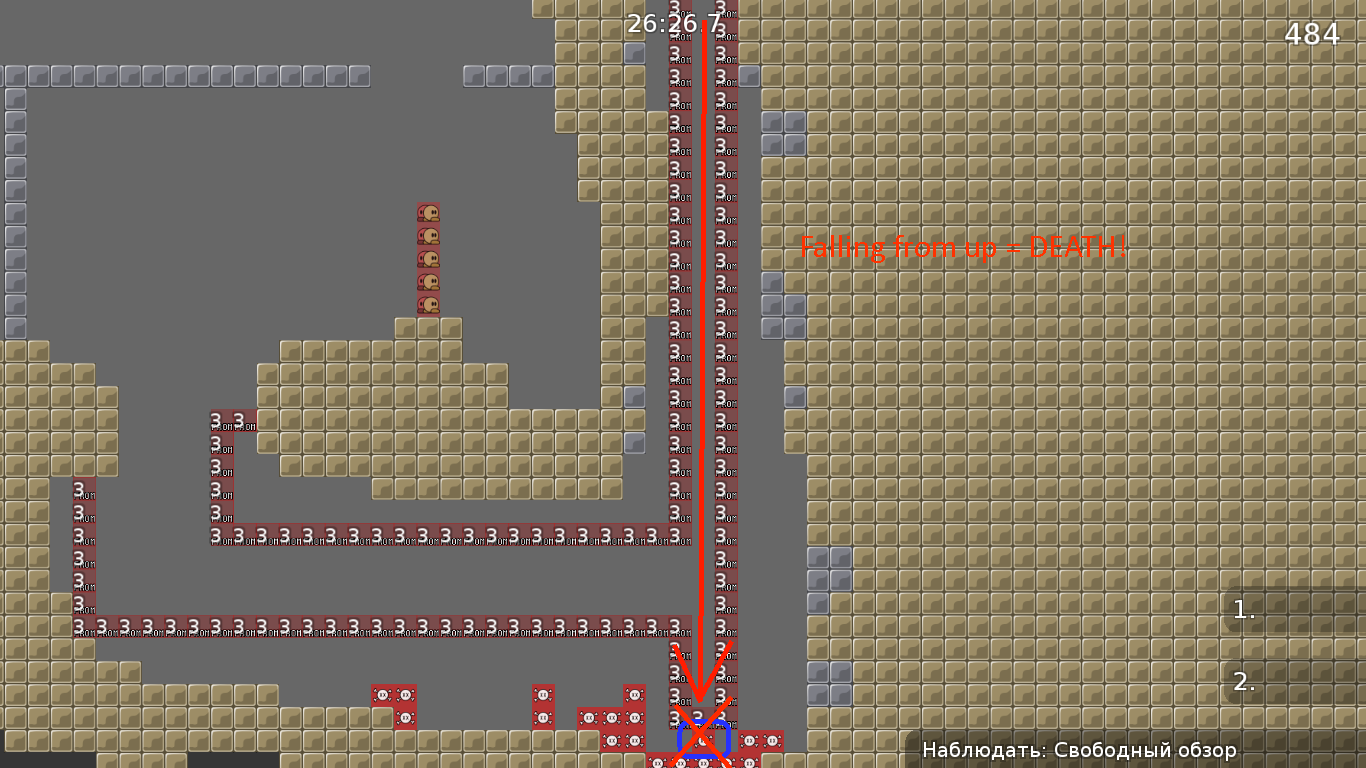Open the status bar reading Наблюдать: Свободный обзор
Viewport: 1366px width, 768px height.
pos(1078,747)
